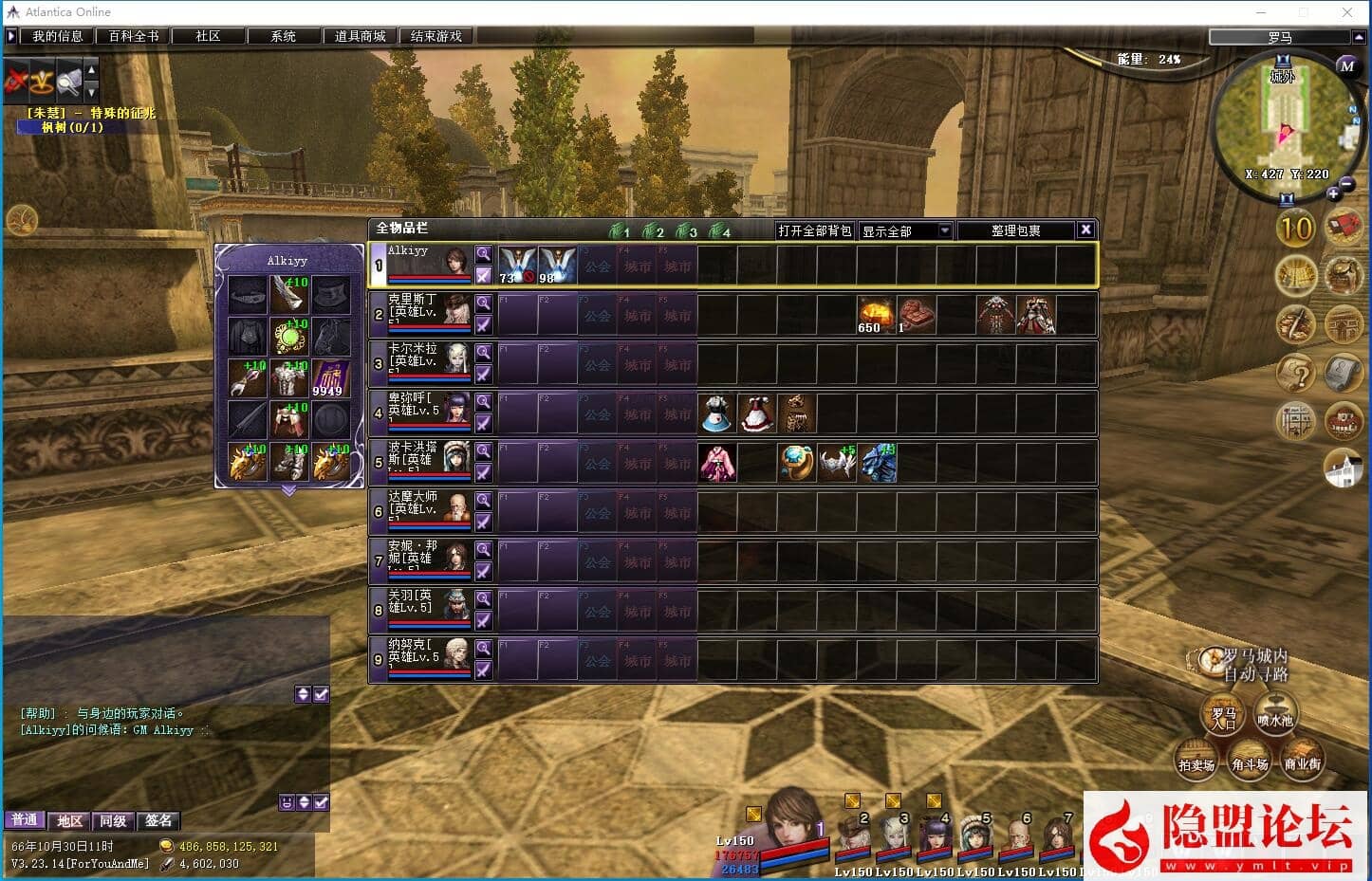Image resolution: width=1372 pixels, height=881 pixels.
Task: Click the down stepper arrow in quest toolbar
Action: tap(90, 91)
